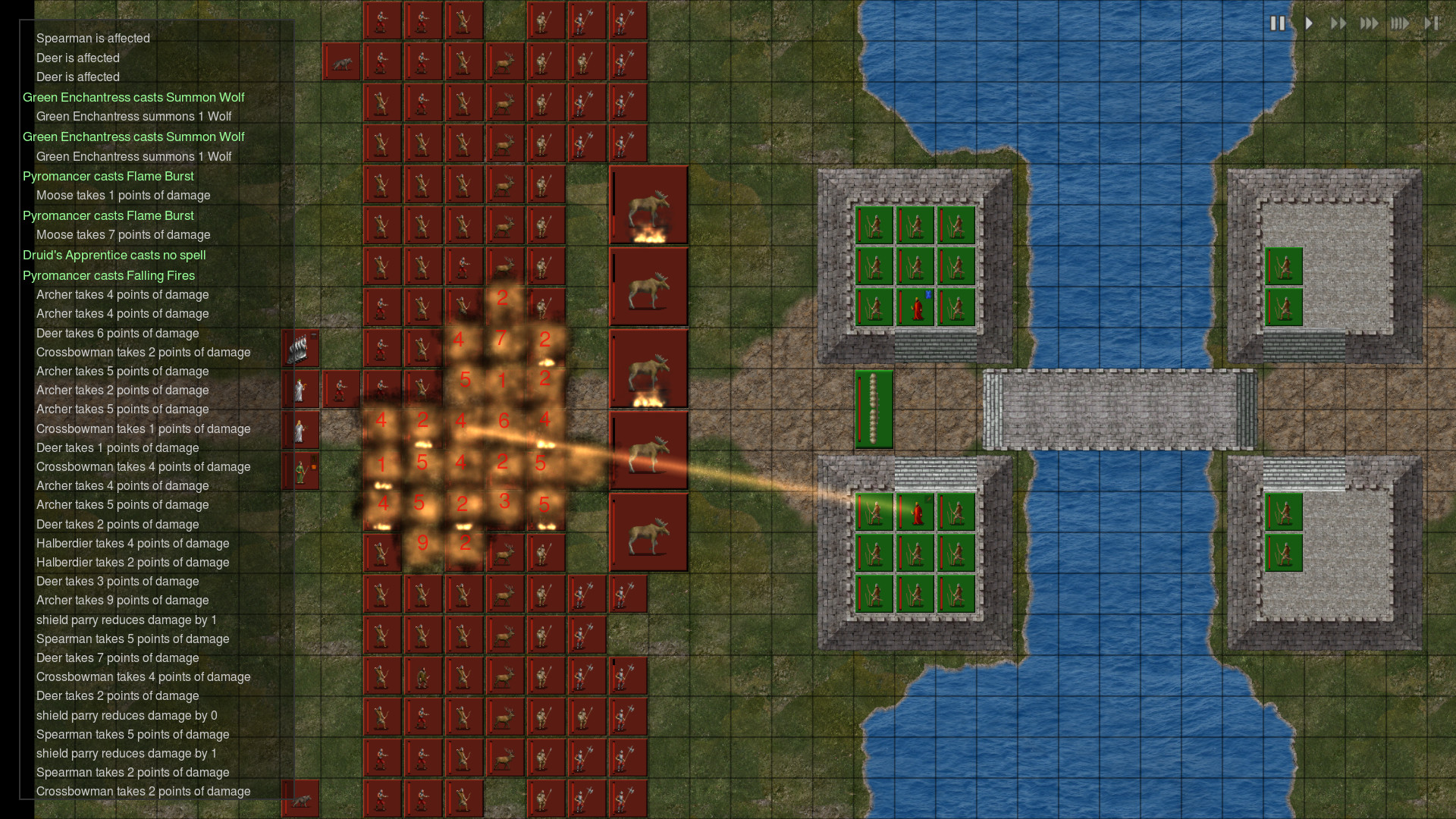1456x819 pixels.
Task: Select the fastest four-arrow speed icon
Action: tap(1401, 24)
